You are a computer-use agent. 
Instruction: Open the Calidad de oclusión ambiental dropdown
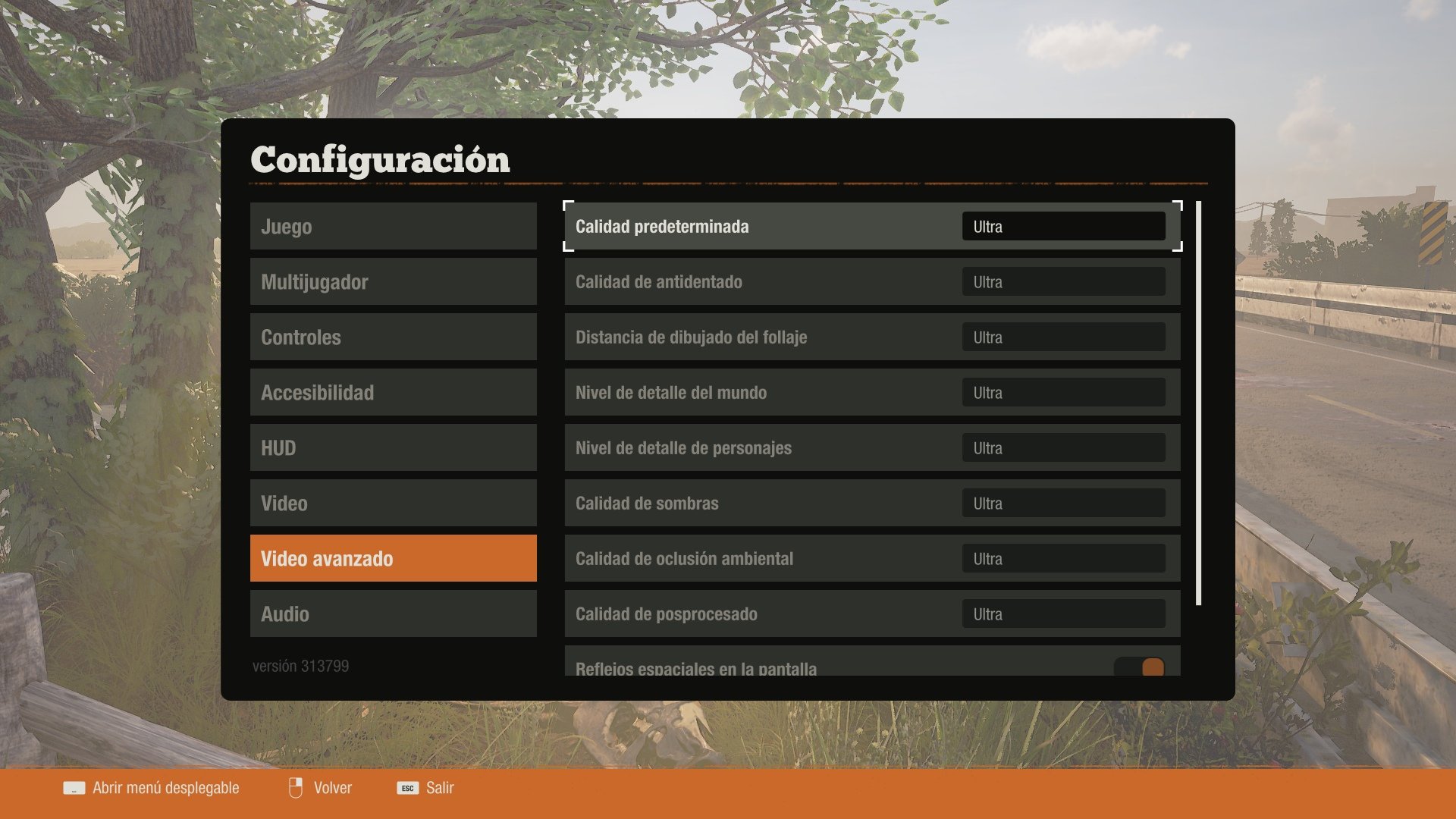click(1063, 558)
